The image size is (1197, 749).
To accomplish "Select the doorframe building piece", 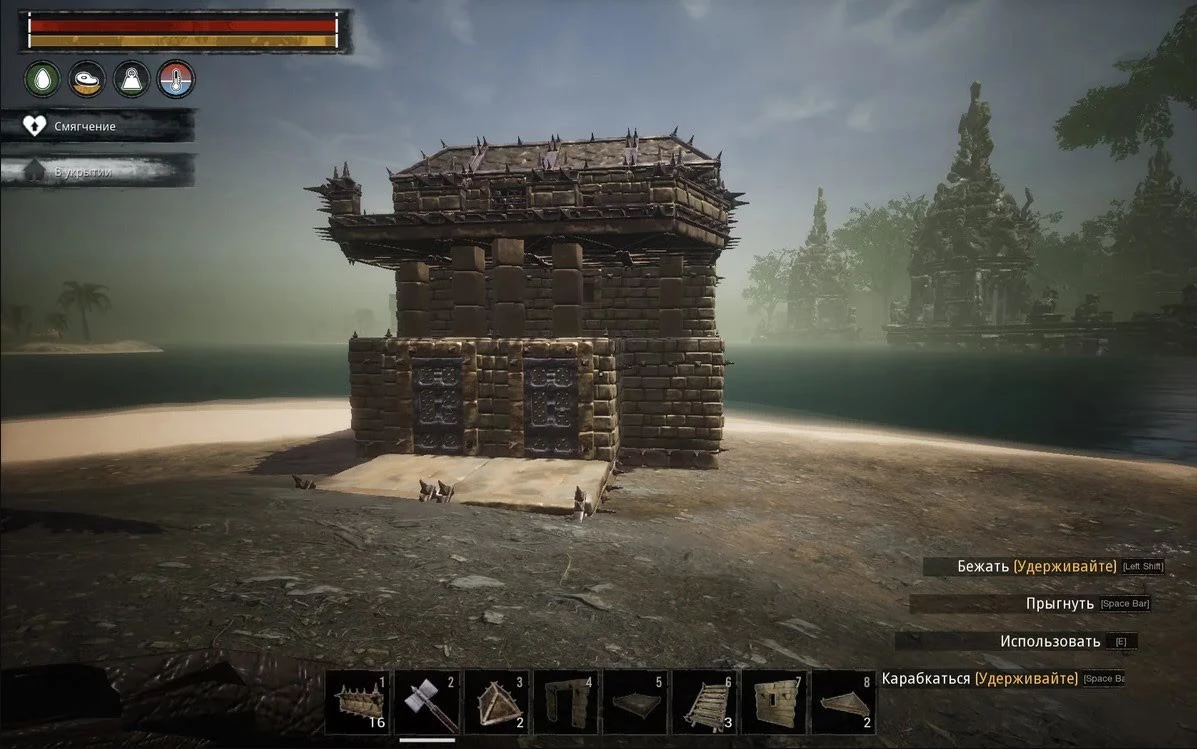I will [566, 703].
